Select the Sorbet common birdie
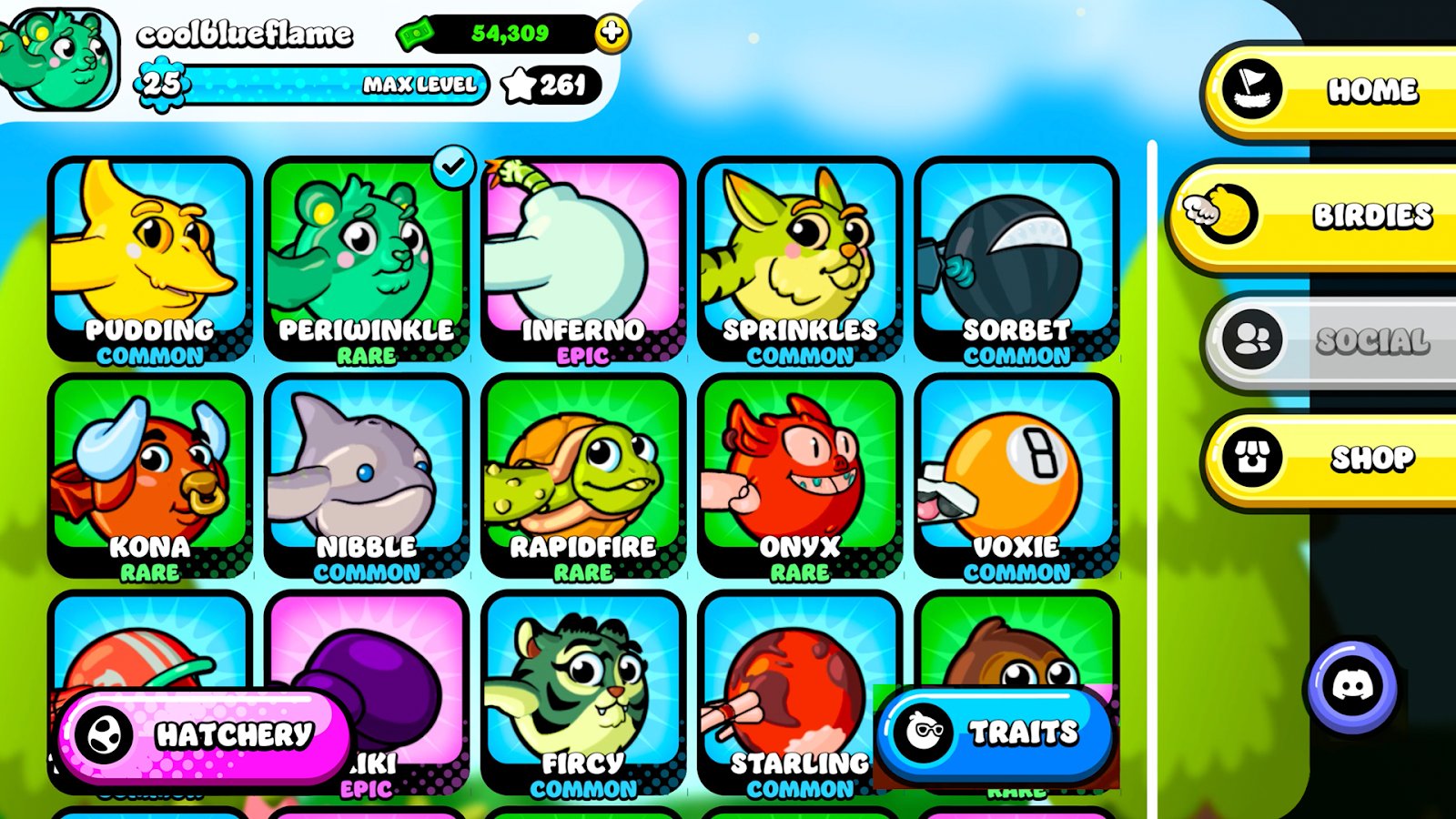1456x819 pixels. [x=1016, y=259]
